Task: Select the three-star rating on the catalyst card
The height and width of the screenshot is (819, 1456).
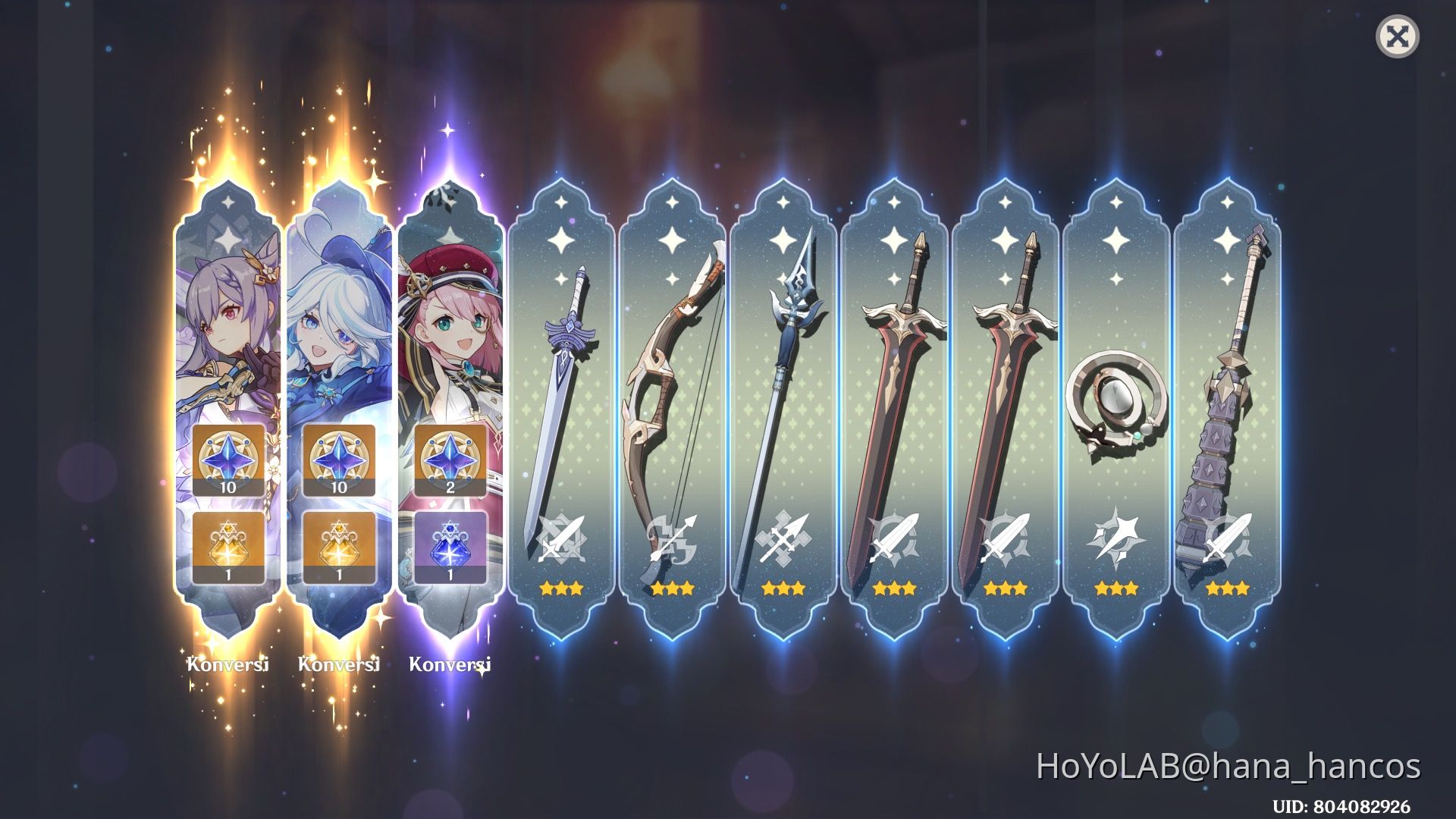Action: point(1116,587)
